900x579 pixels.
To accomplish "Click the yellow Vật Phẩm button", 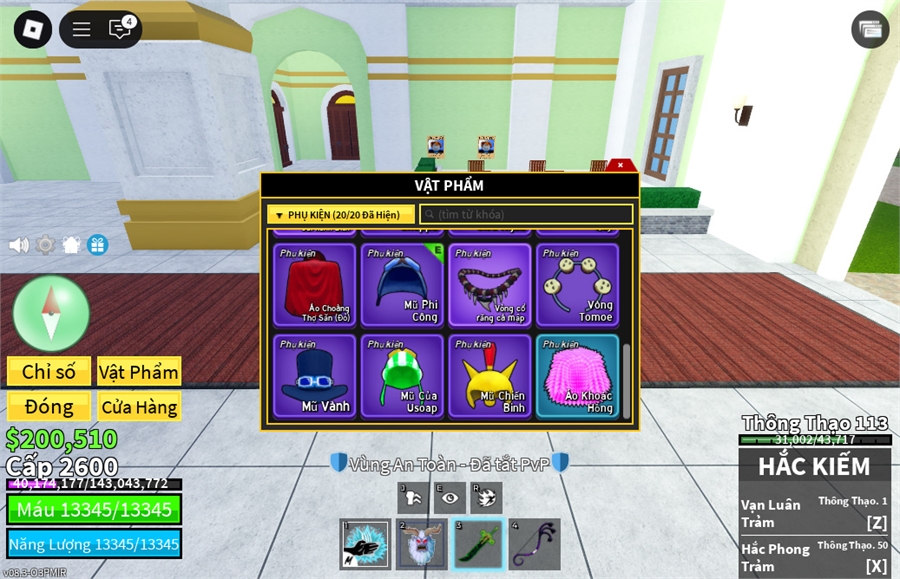I will 139,372.
